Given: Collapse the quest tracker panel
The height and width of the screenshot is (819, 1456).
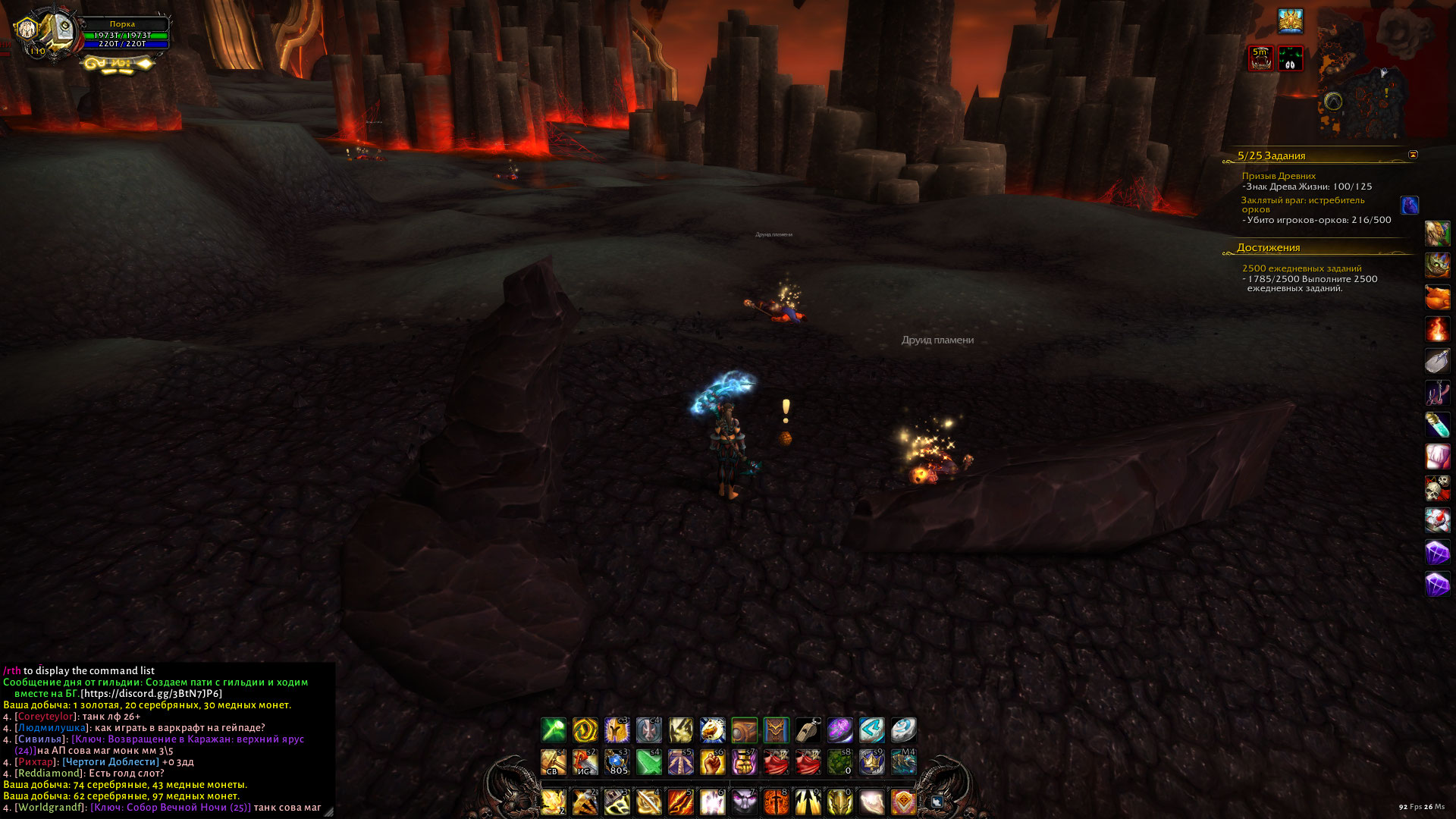Looking at the screenshot, I should [1413, 155].
